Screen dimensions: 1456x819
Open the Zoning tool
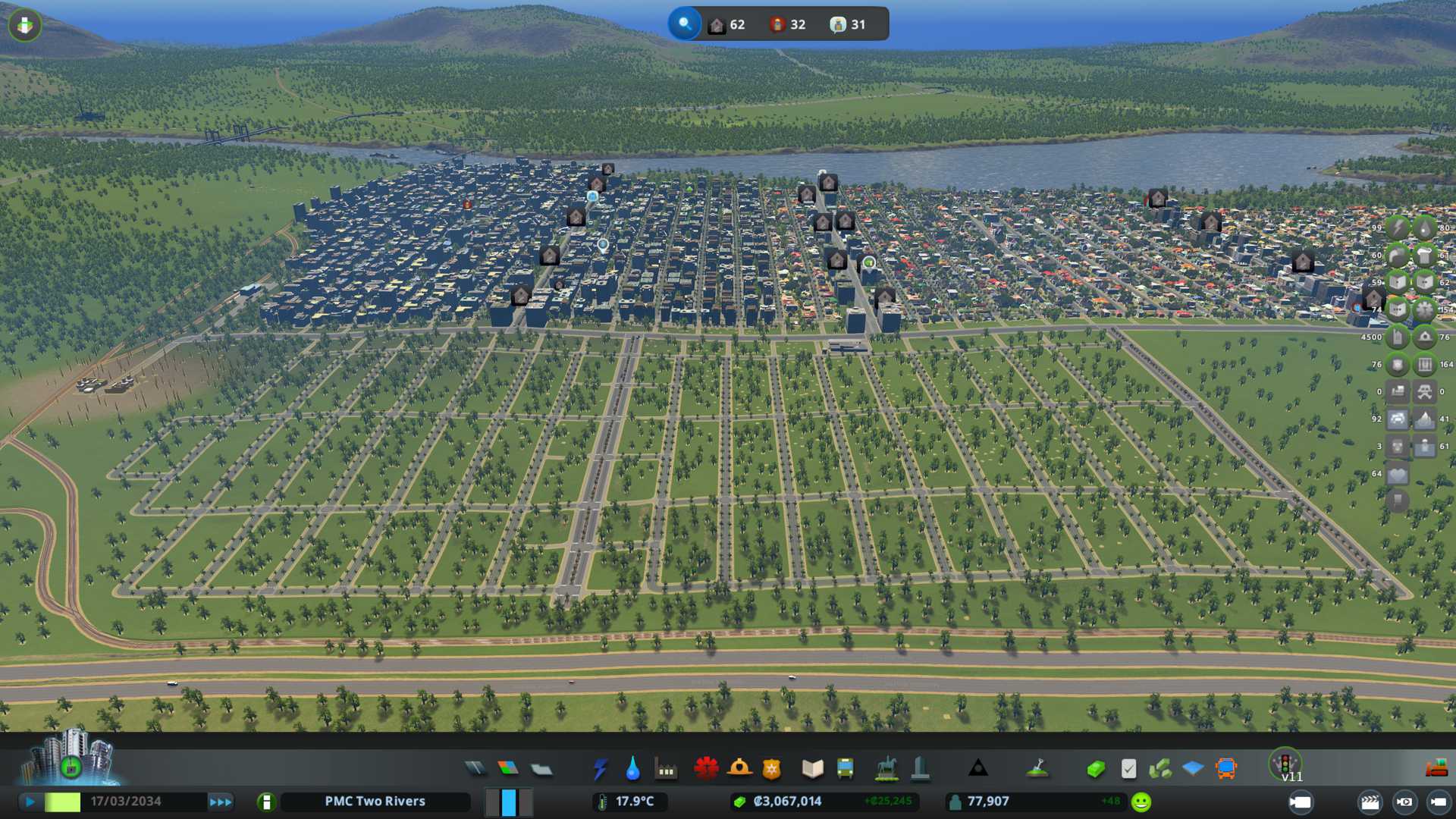pyautogui.click(x=508, y=769)
